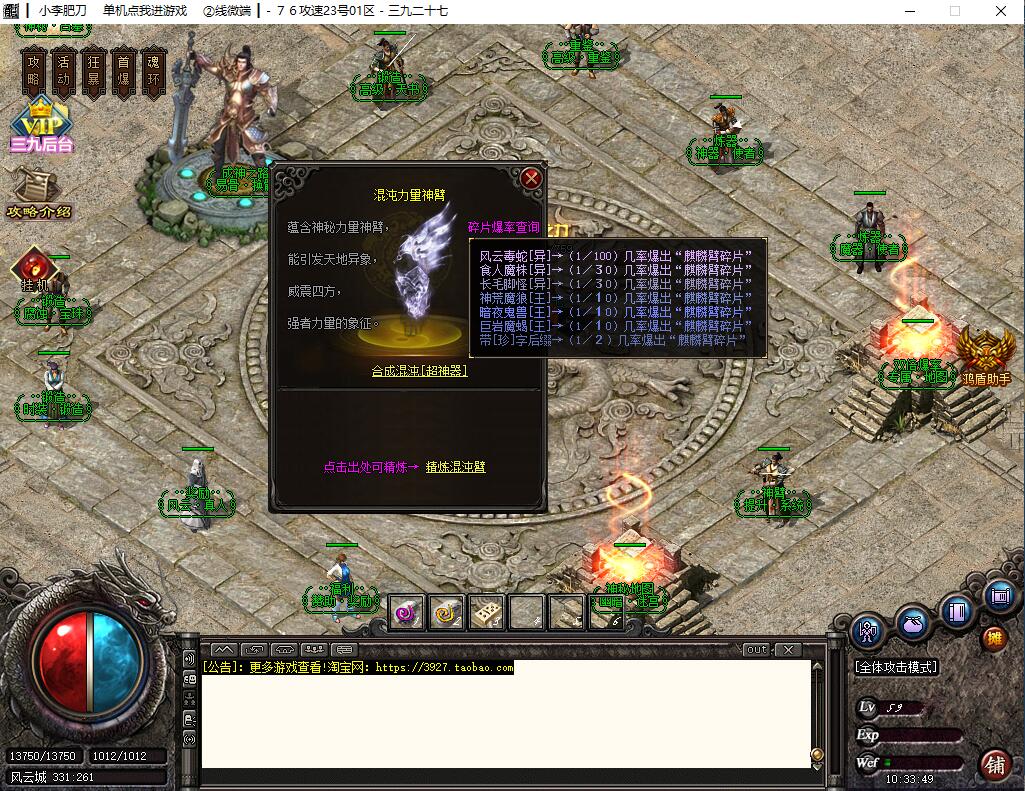This screenshot has width=1025, height=791.
Task: Open the 鸿盾助手 helper icon
Action: pyautogui.click(x=985, y=357)
